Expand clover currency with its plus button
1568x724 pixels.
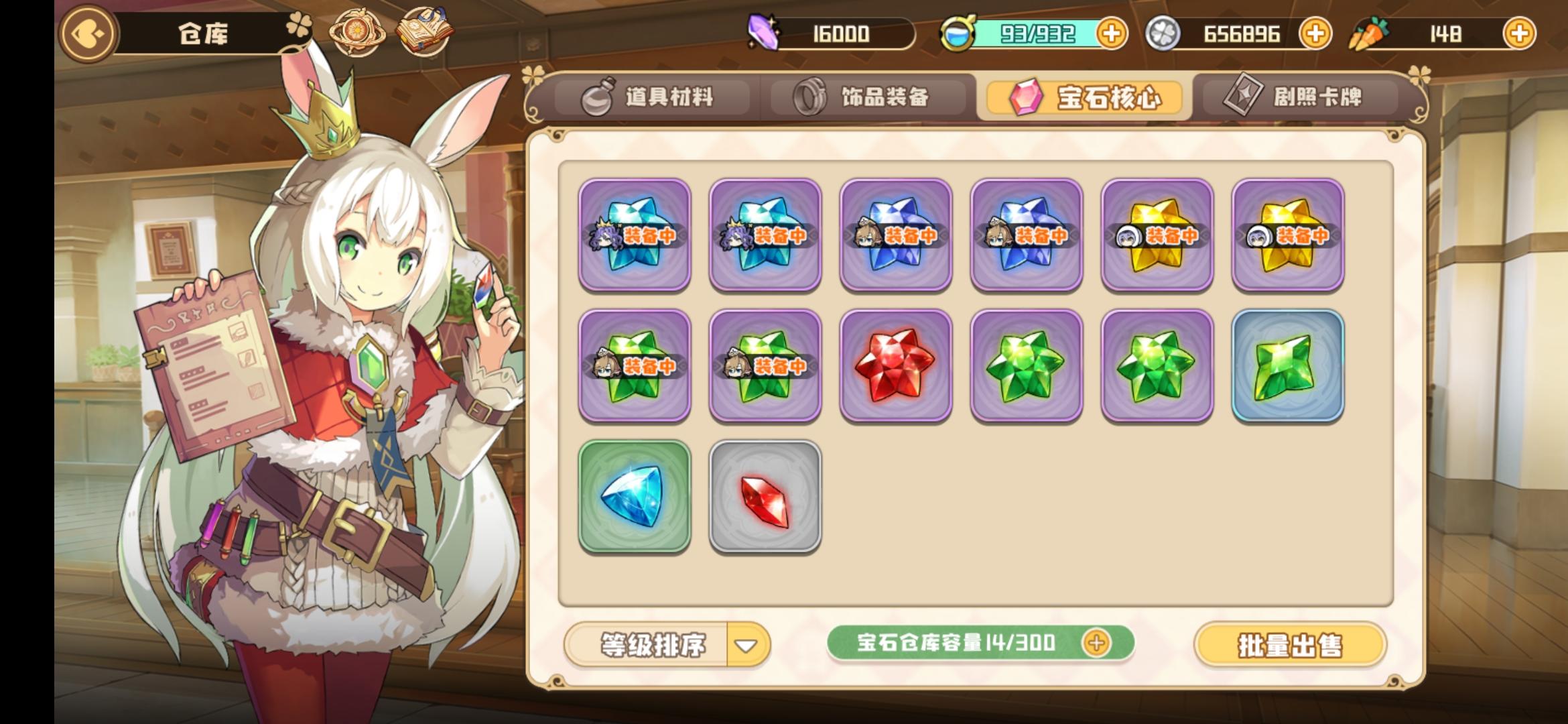tap(1315, 32)
